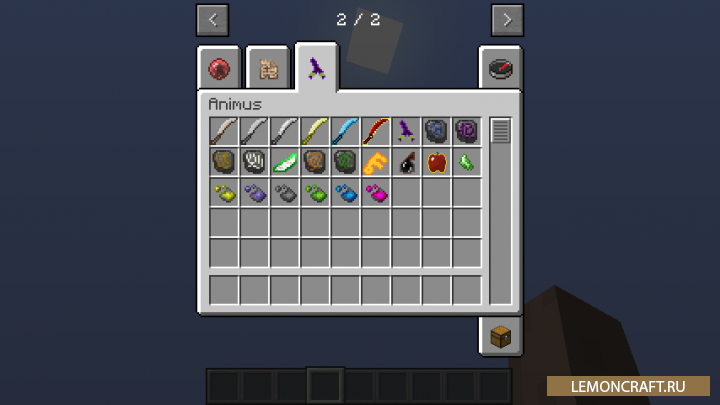Viewport: 720px width, 405px height.
Task: Select the purple dagger item slot
Action: [x=406, y=131]
